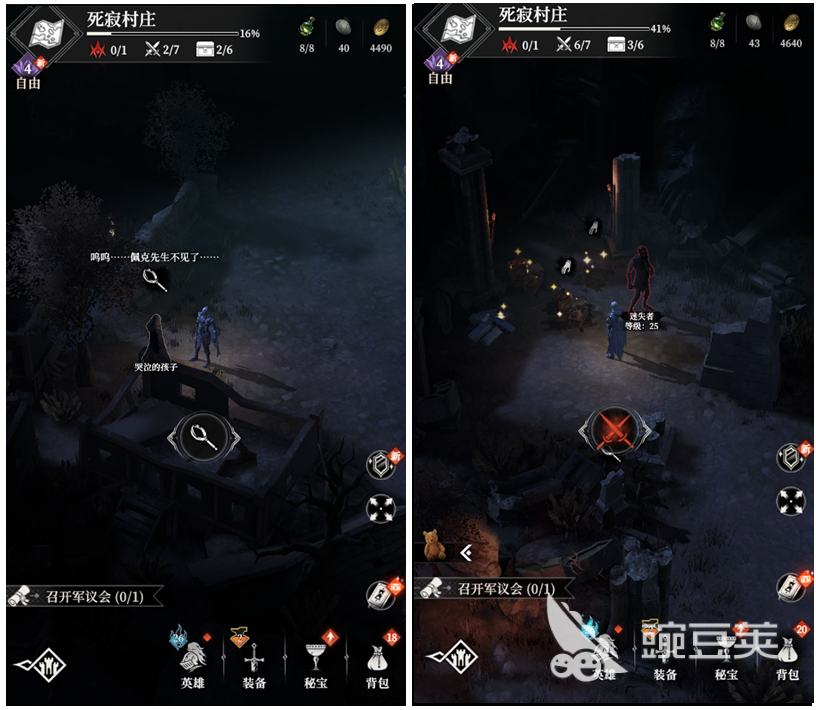Viewport: 816px width, 710px height.
Task: Select the teddy bear item icon
Action: point(433,546)
